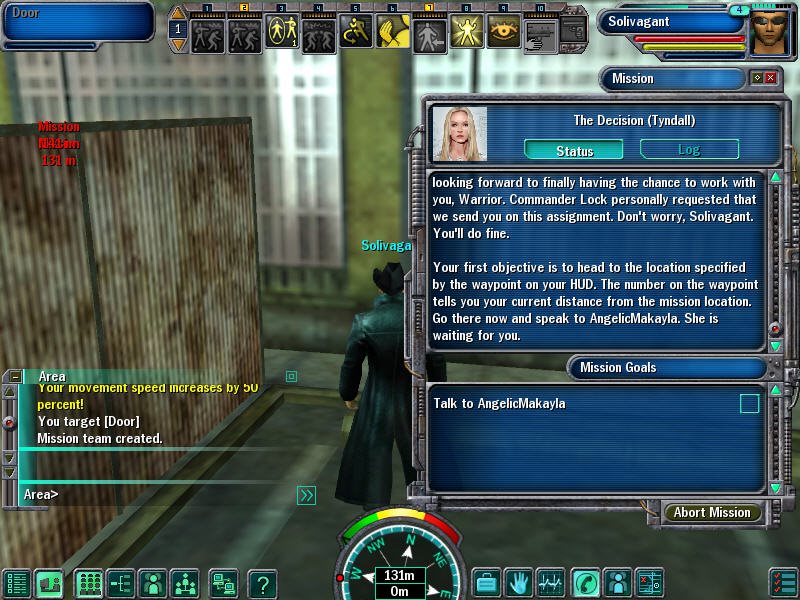Click the compass distance display
The height and width of the screenshot is (600, 800).
[x=399, y=576]
